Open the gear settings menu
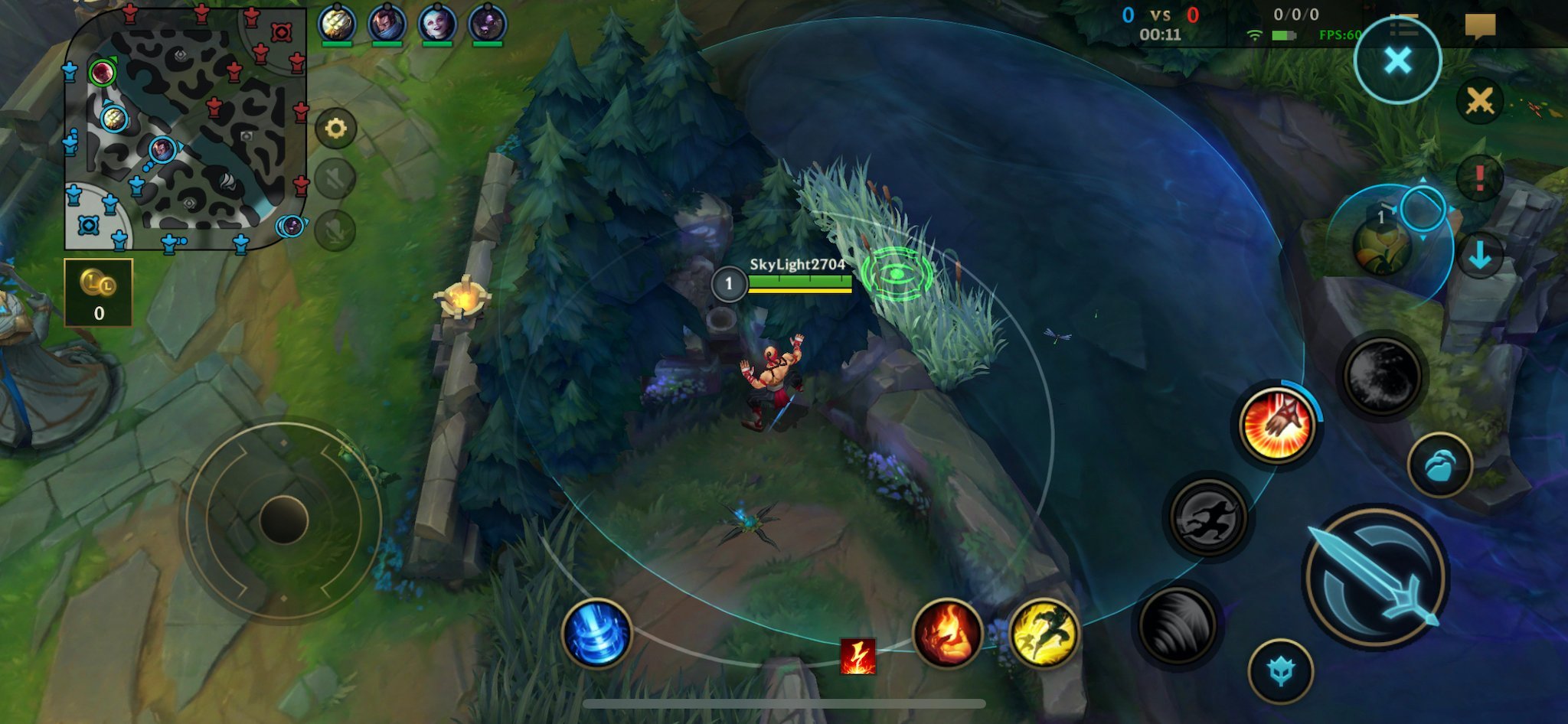The height and width of the screenshot is (724, 1568). [335, 129]
